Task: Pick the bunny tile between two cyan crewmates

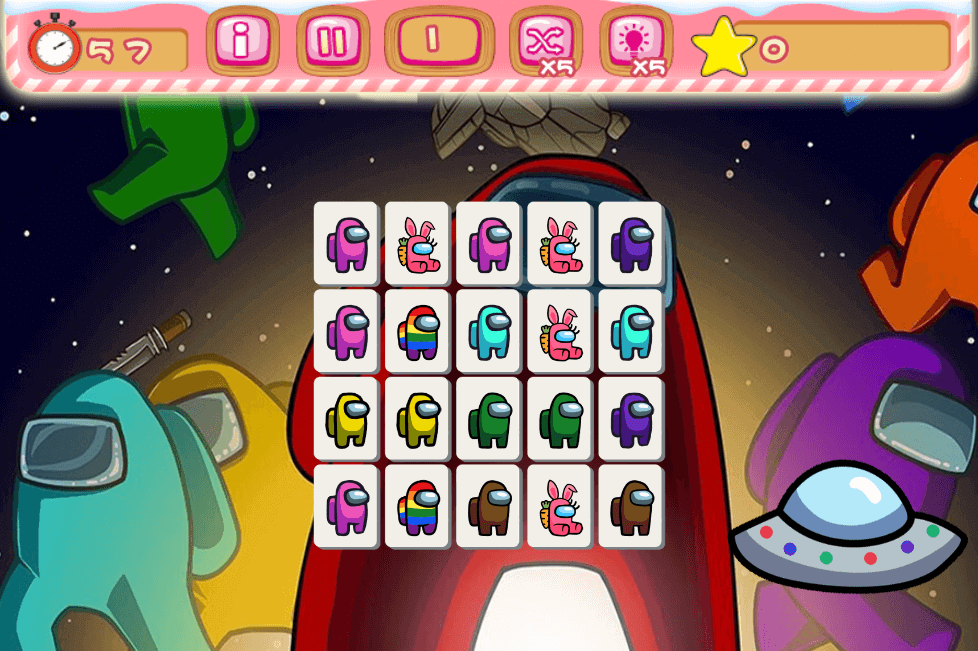Action: [x=559, y=331]
